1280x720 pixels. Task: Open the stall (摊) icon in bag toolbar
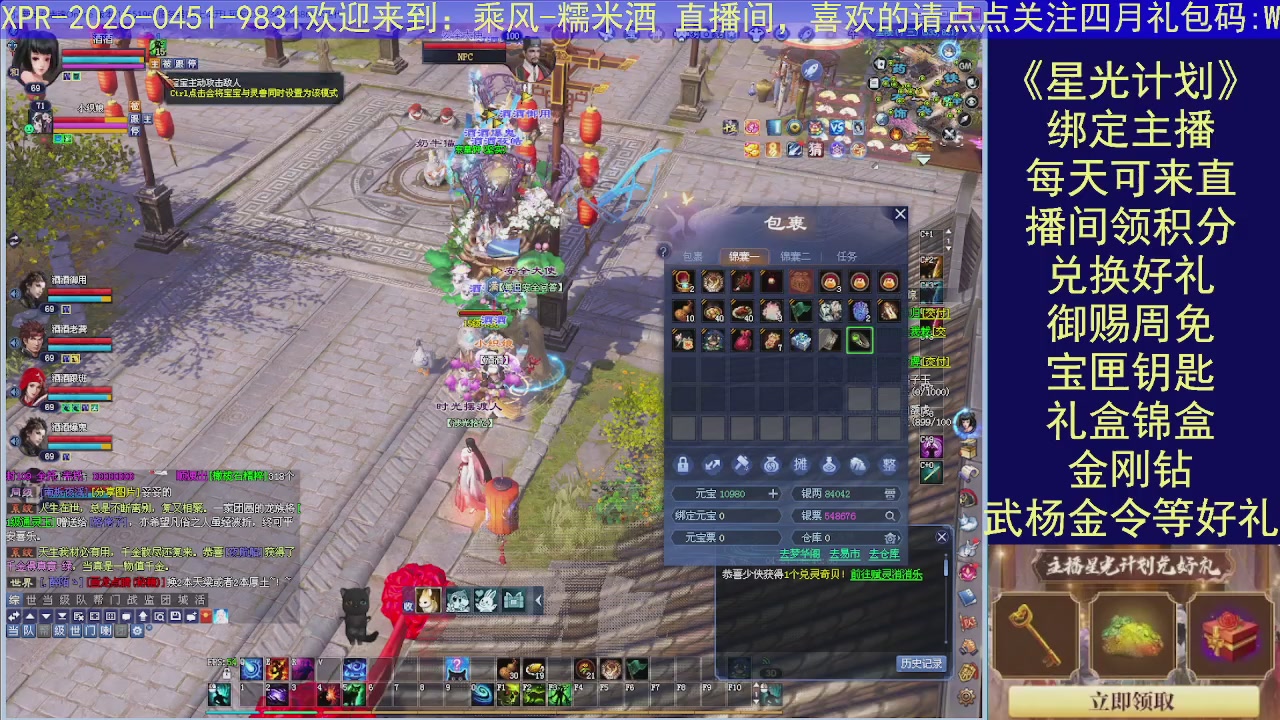802,465
